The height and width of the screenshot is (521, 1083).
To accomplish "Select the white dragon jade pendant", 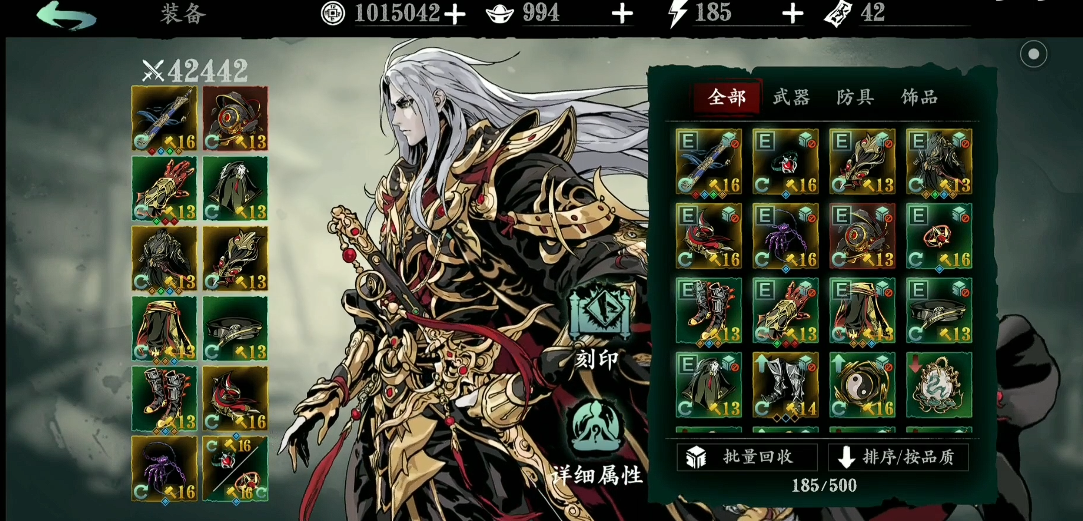I will (x=939, y=385).
